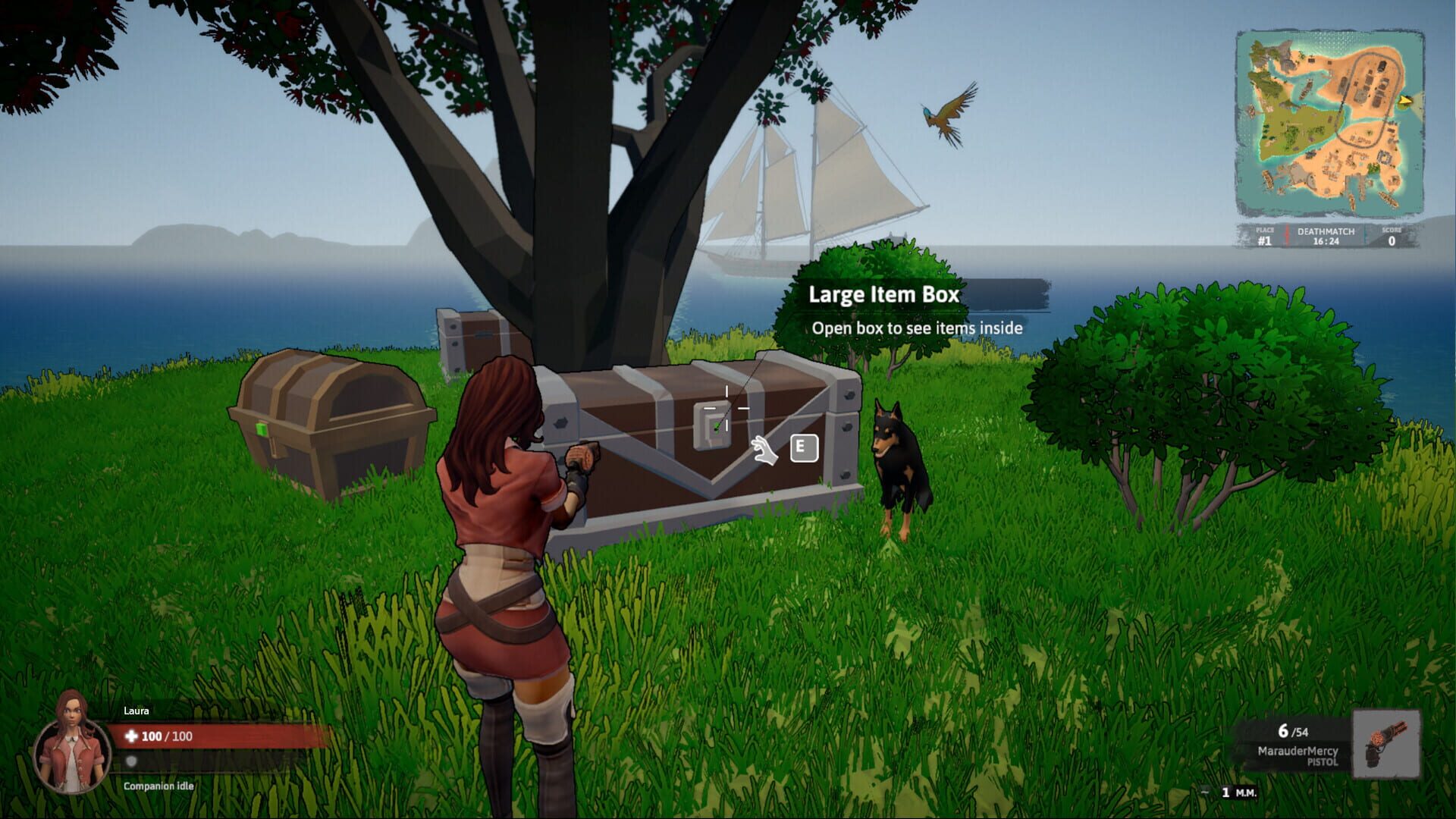Click 'Open box to see items inside' text
Viewport: 1456px width, 819px height.
click(918, 329)
